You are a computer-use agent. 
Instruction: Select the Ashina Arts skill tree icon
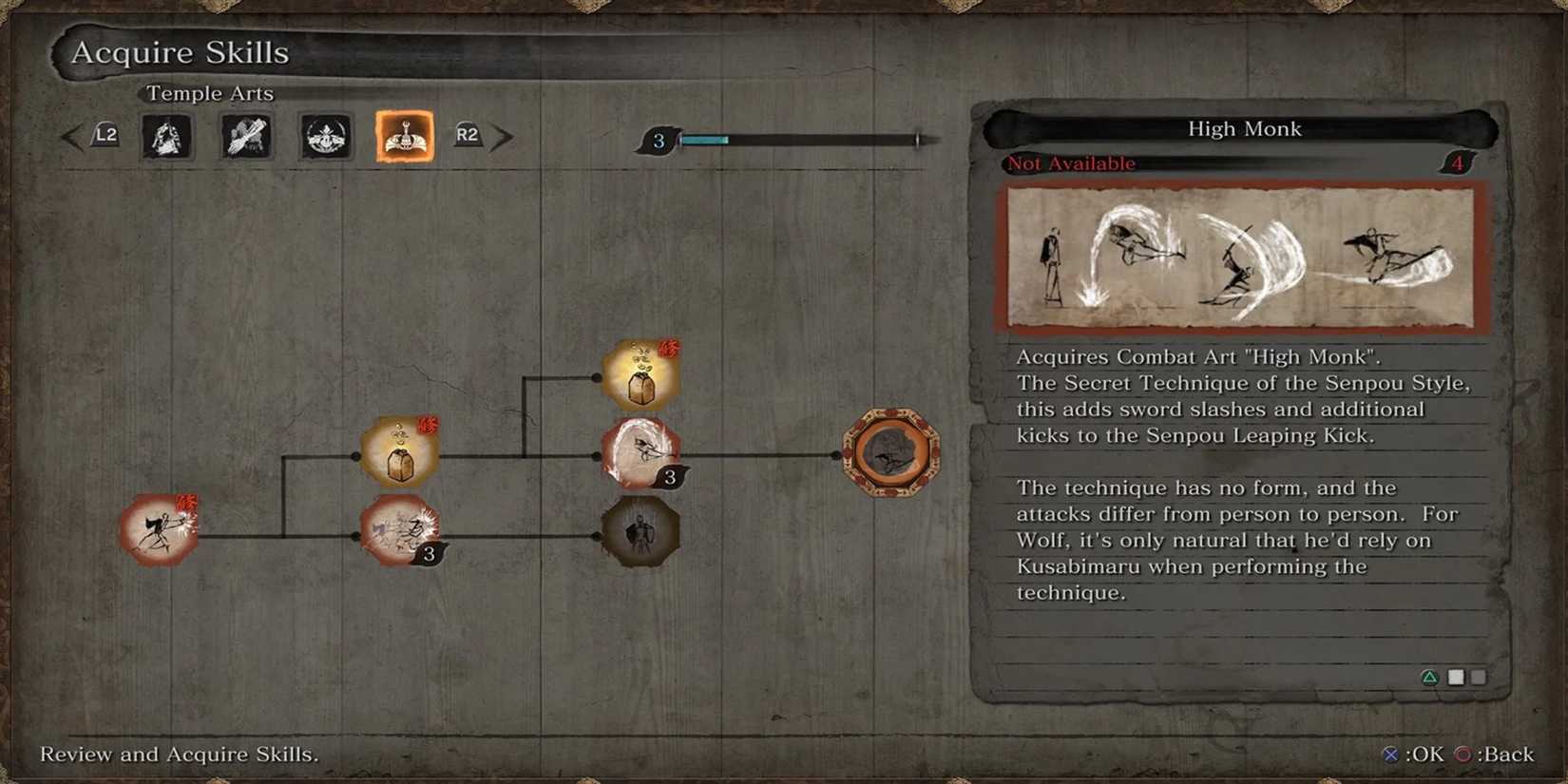click(x=325, y=135)
